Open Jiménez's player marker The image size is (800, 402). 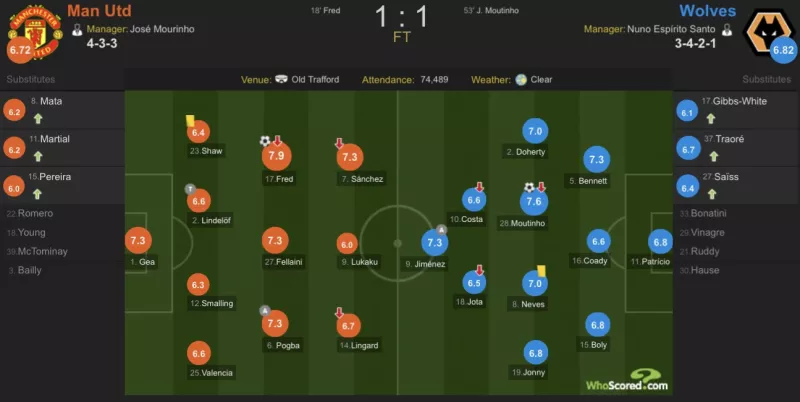[x=434, y=243]
